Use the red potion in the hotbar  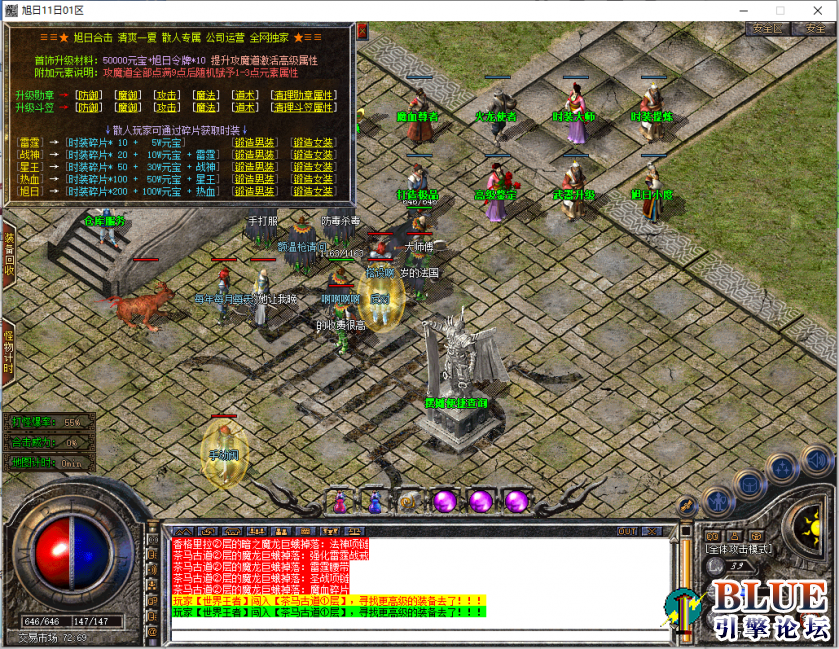point(339,500)
